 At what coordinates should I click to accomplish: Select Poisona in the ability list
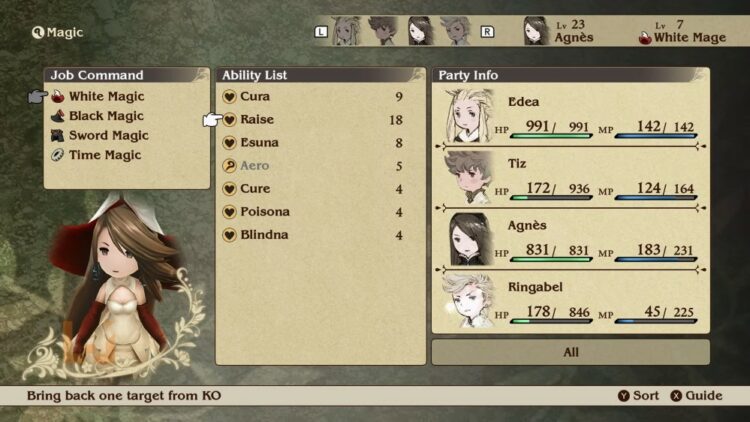[265, 212]
